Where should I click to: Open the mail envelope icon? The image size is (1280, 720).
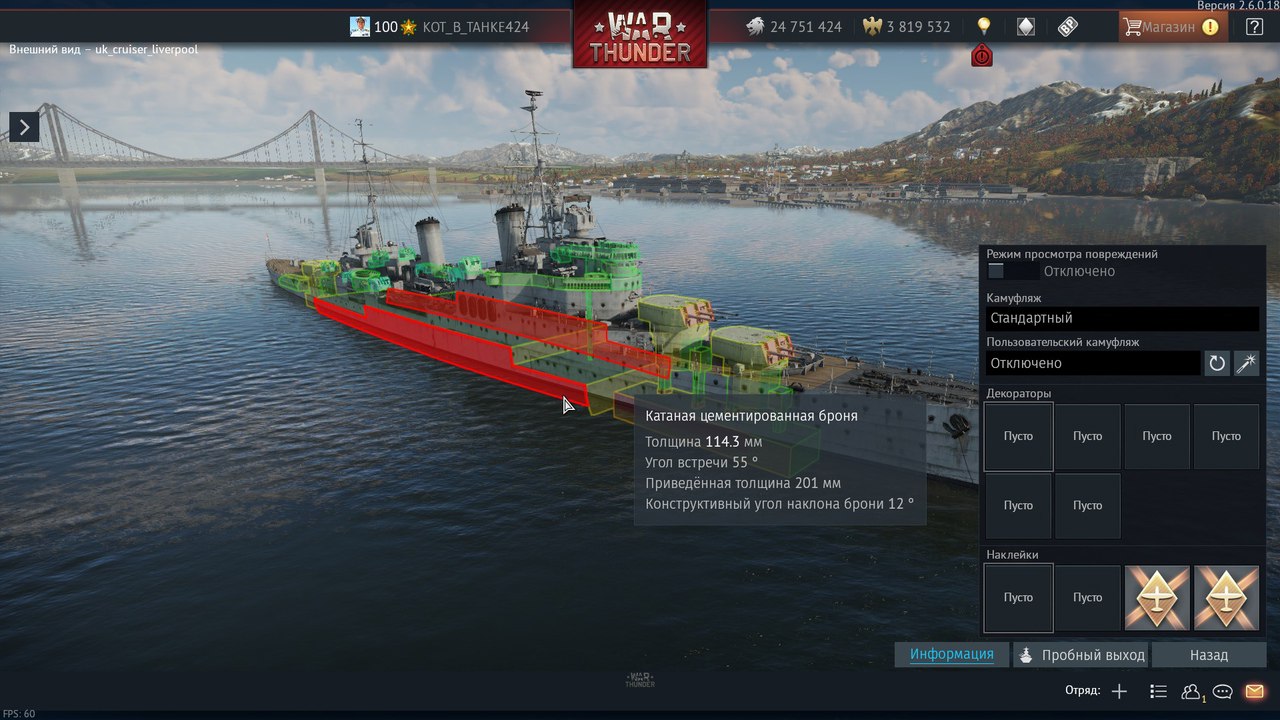[1254, 691]
